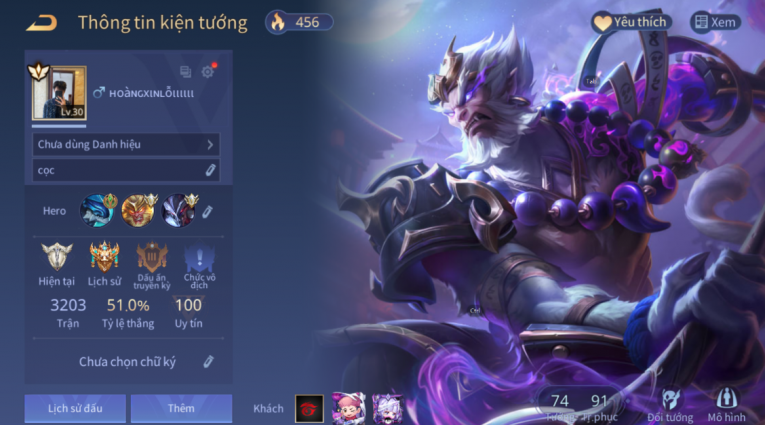The width and height of the screenshot is (765, 425).
Task: Go back using the top-left arrow
Action: click(x=42, y=22)
